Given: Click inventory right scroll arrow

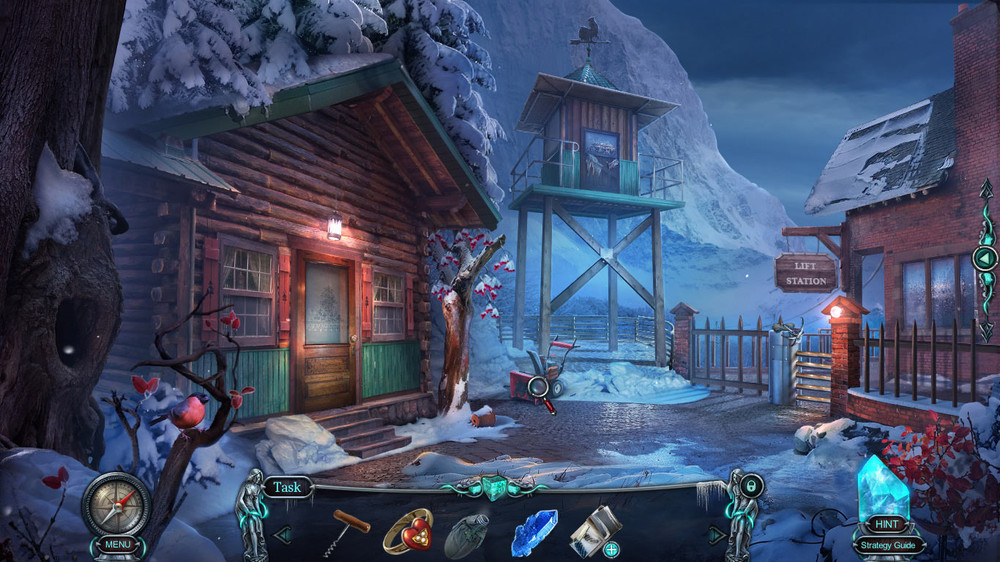Looking at the screenshot, I should point(717,535).
